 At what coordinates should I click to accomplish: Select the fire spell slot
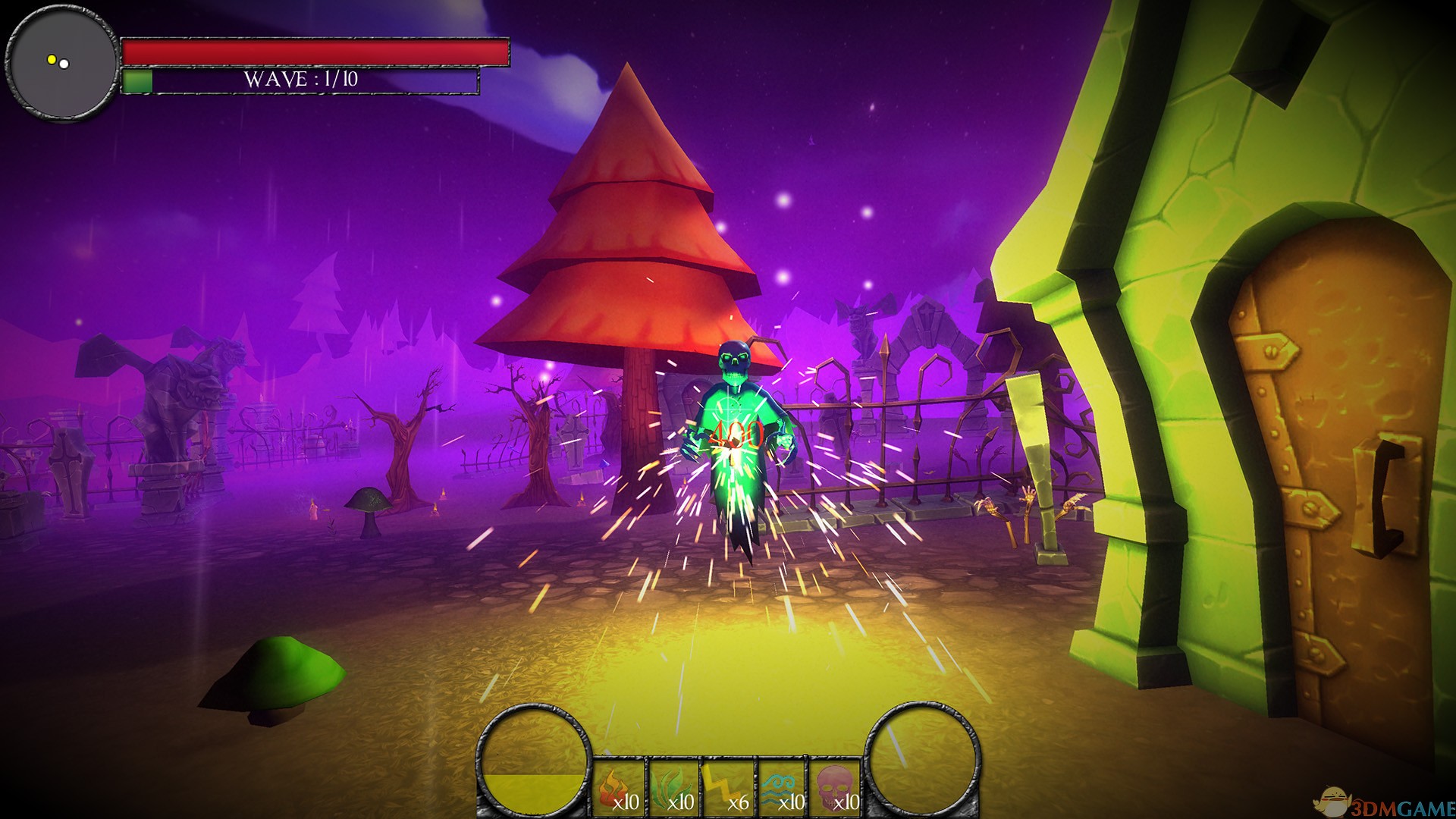pyautogui.click(x=619, y=789)
